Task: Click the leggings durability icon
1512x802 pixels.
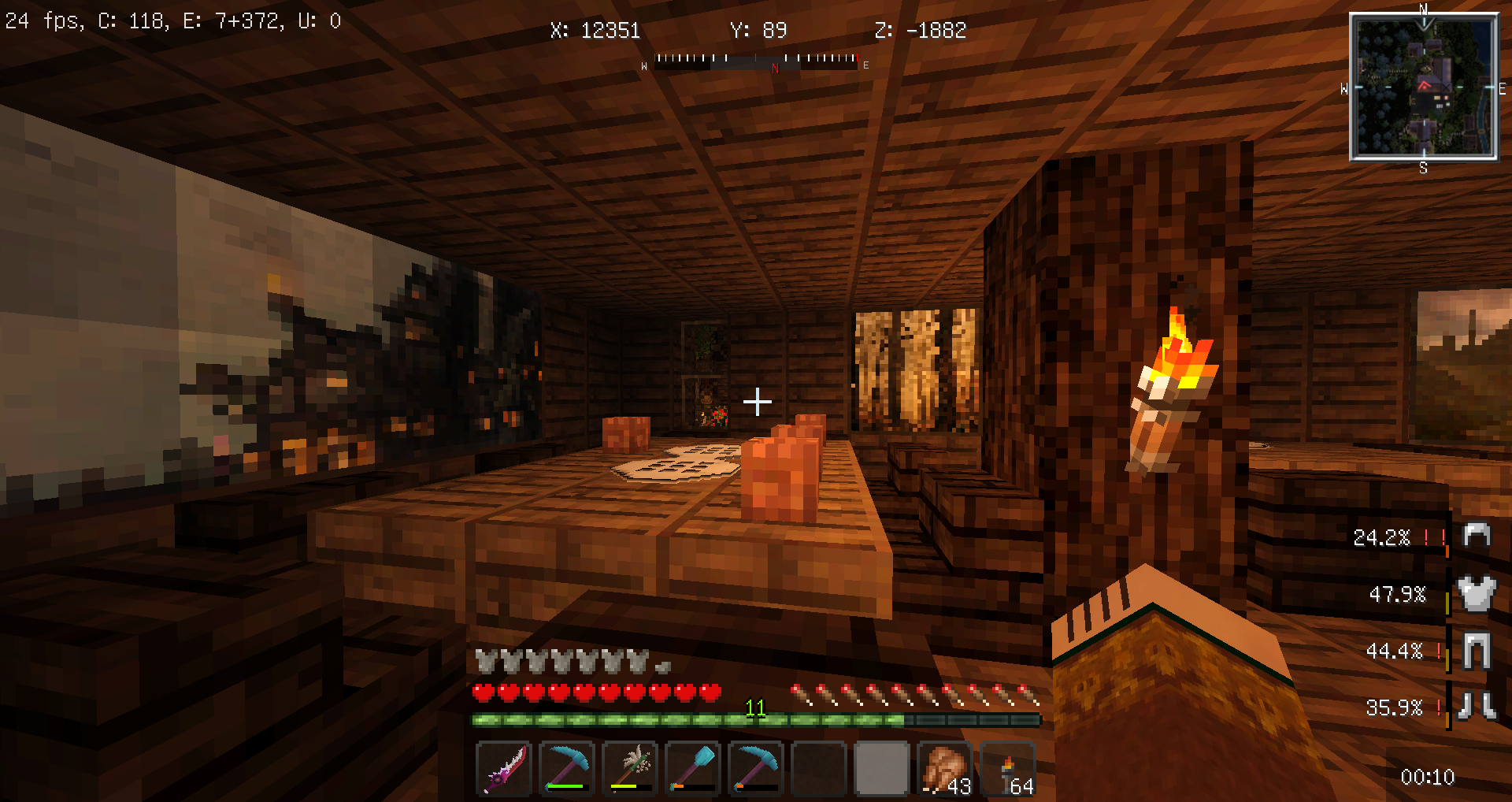Action: (x=1477, y=651)
